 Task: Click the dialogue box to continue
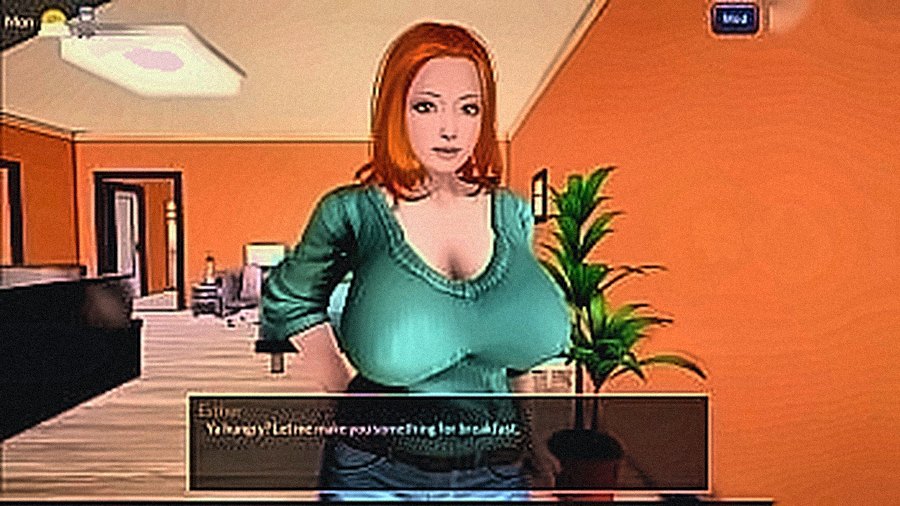point(447,441)
